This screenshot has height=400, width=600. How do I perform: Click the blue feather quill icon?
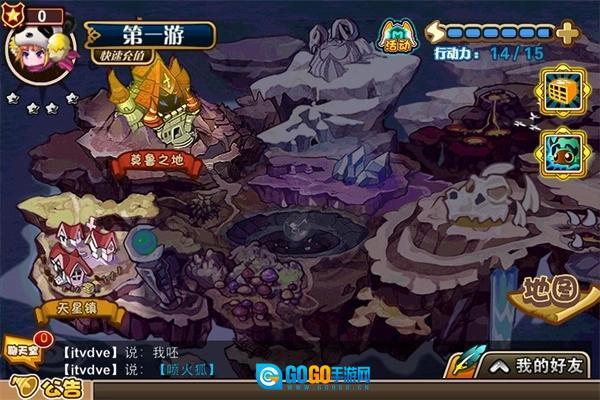(463, 365)
